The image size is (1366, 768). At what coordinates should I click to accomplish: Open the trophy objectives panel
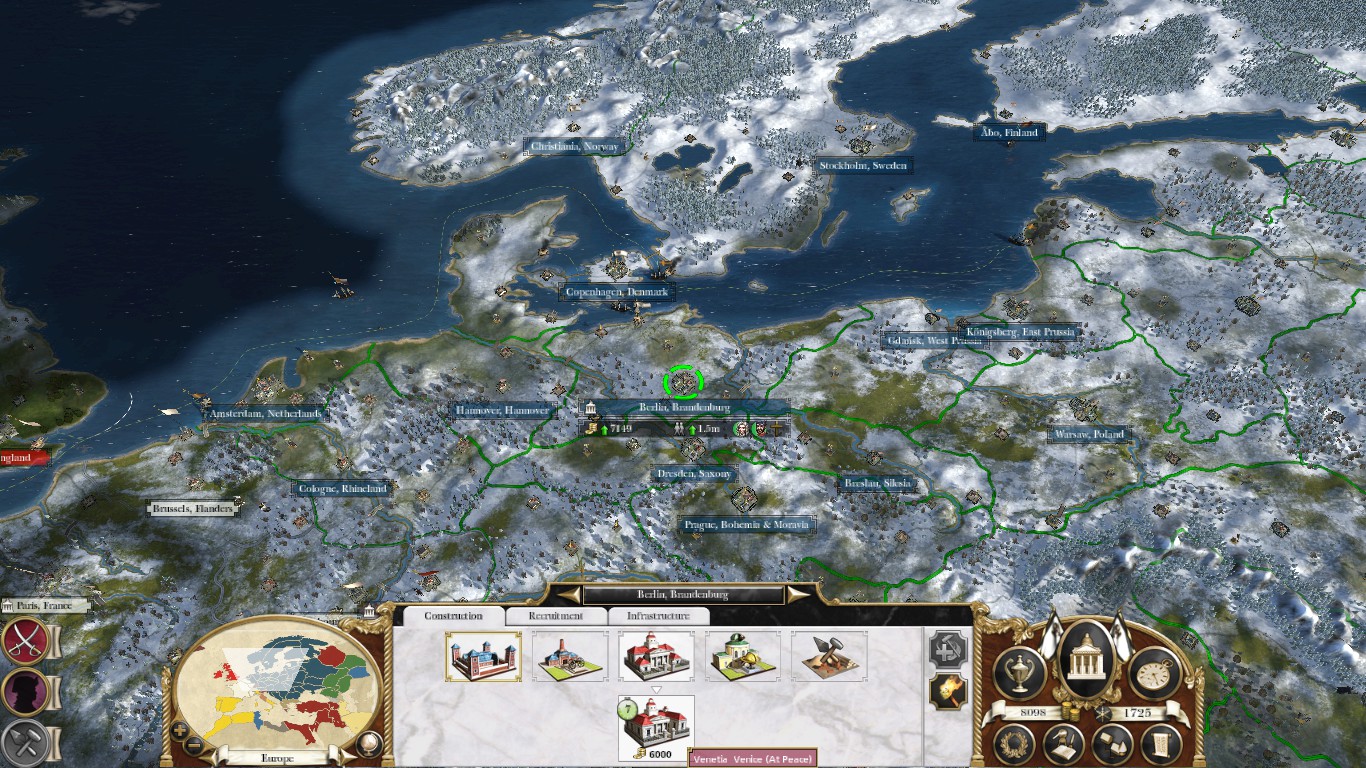point(1020,673)
